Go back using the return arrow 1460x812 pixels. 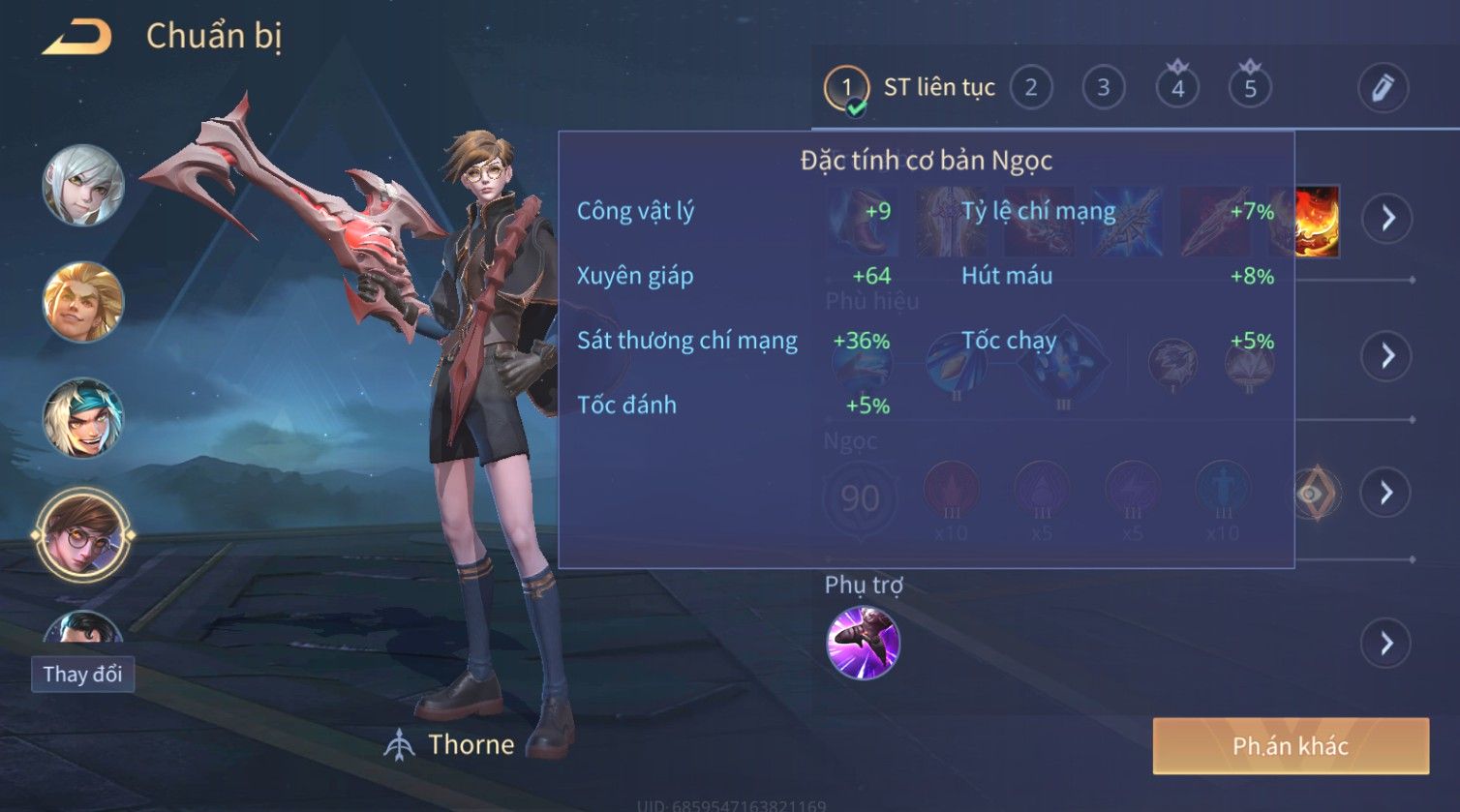(77, 37)
